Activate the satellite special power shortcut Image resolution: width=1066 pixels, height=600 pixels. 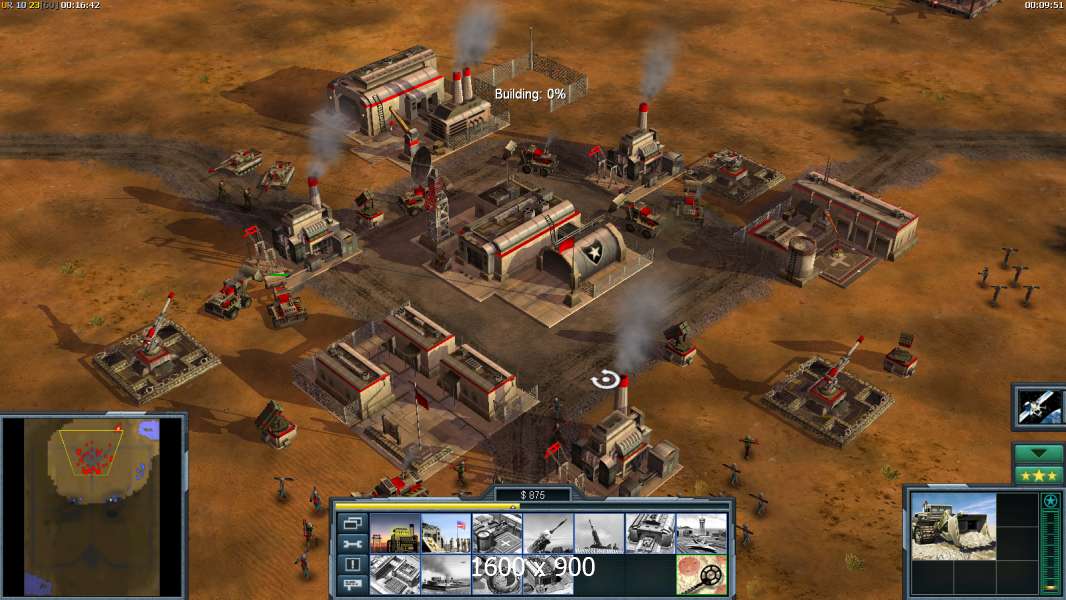click(1038, 405)
